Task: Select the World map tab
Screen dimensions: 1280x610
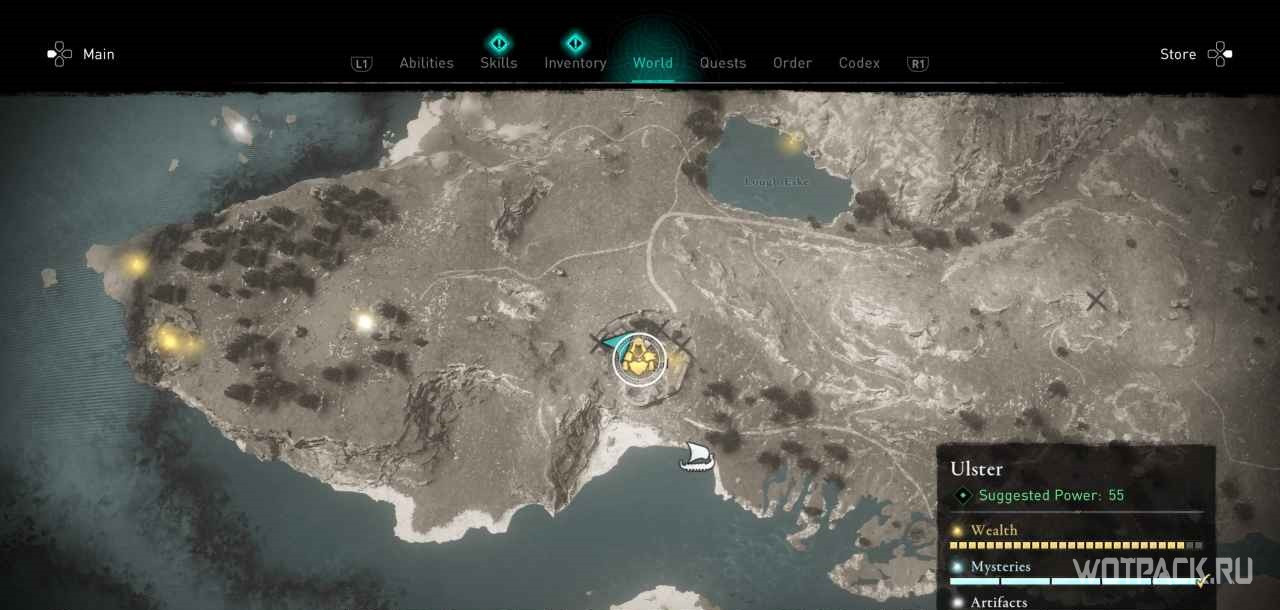Action: pyautogui.click(x=652, y=63)
